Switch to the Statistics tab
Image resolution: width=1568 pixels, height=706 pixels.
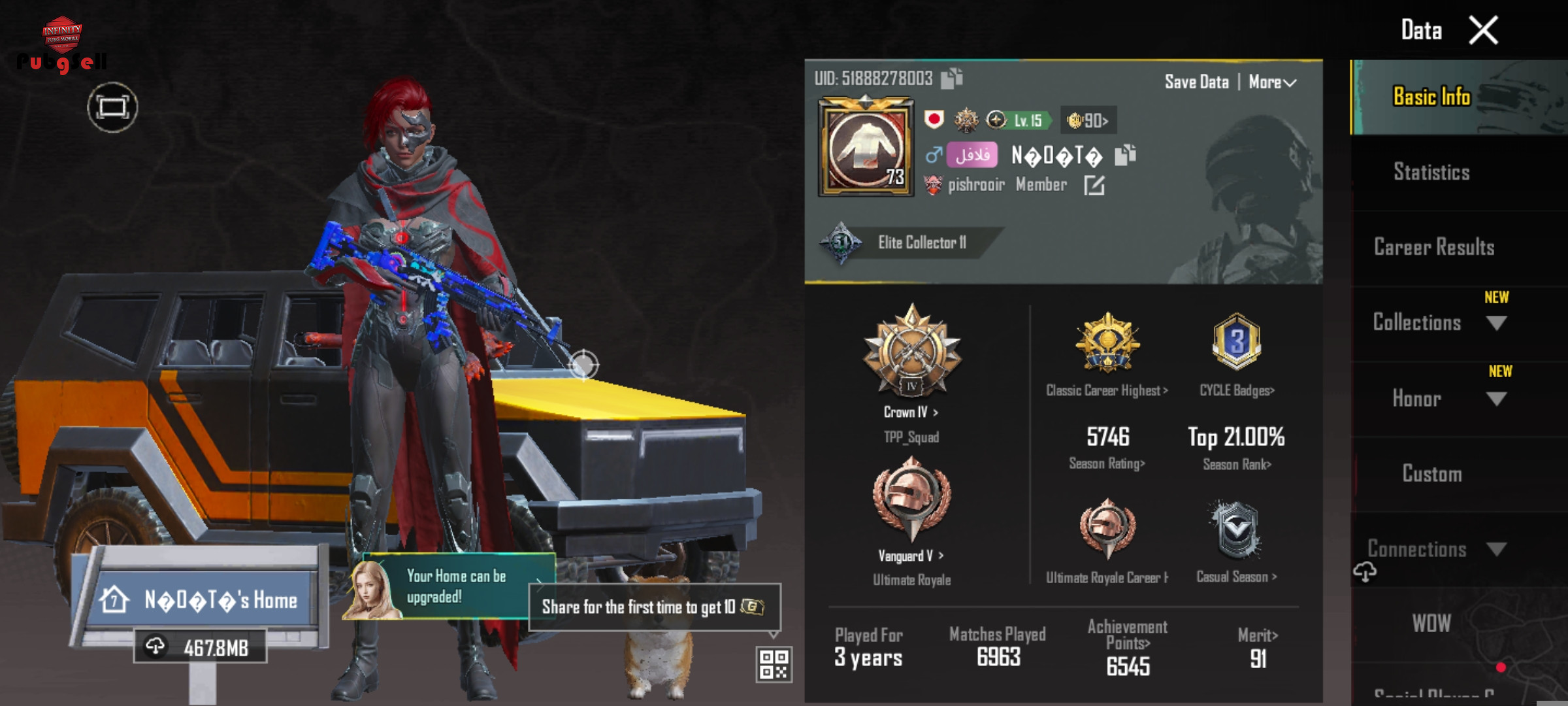[x=1431, y=172]
